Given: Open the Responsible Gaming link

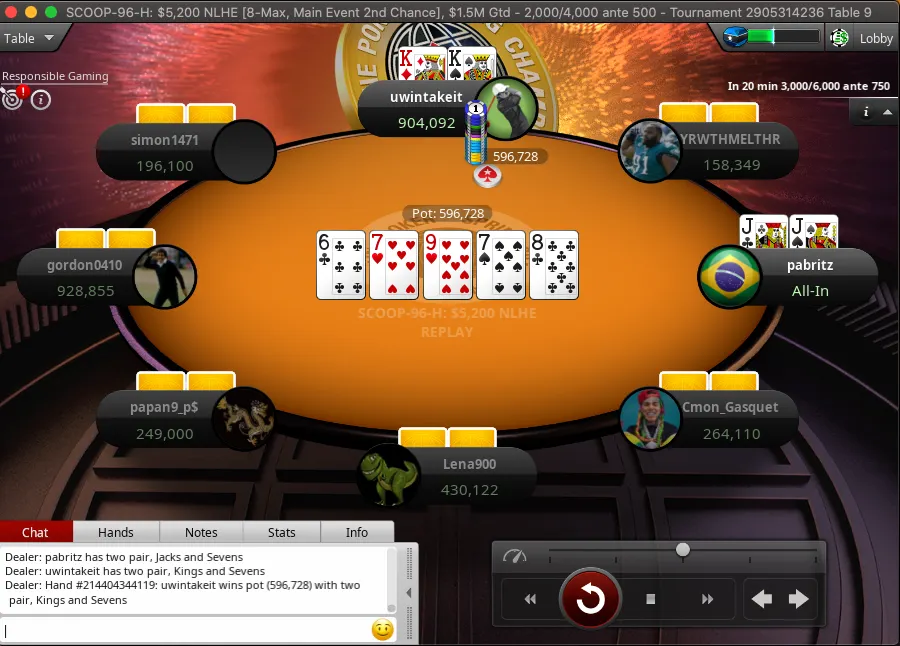Looking at the screenshot, I should (55, 77).
